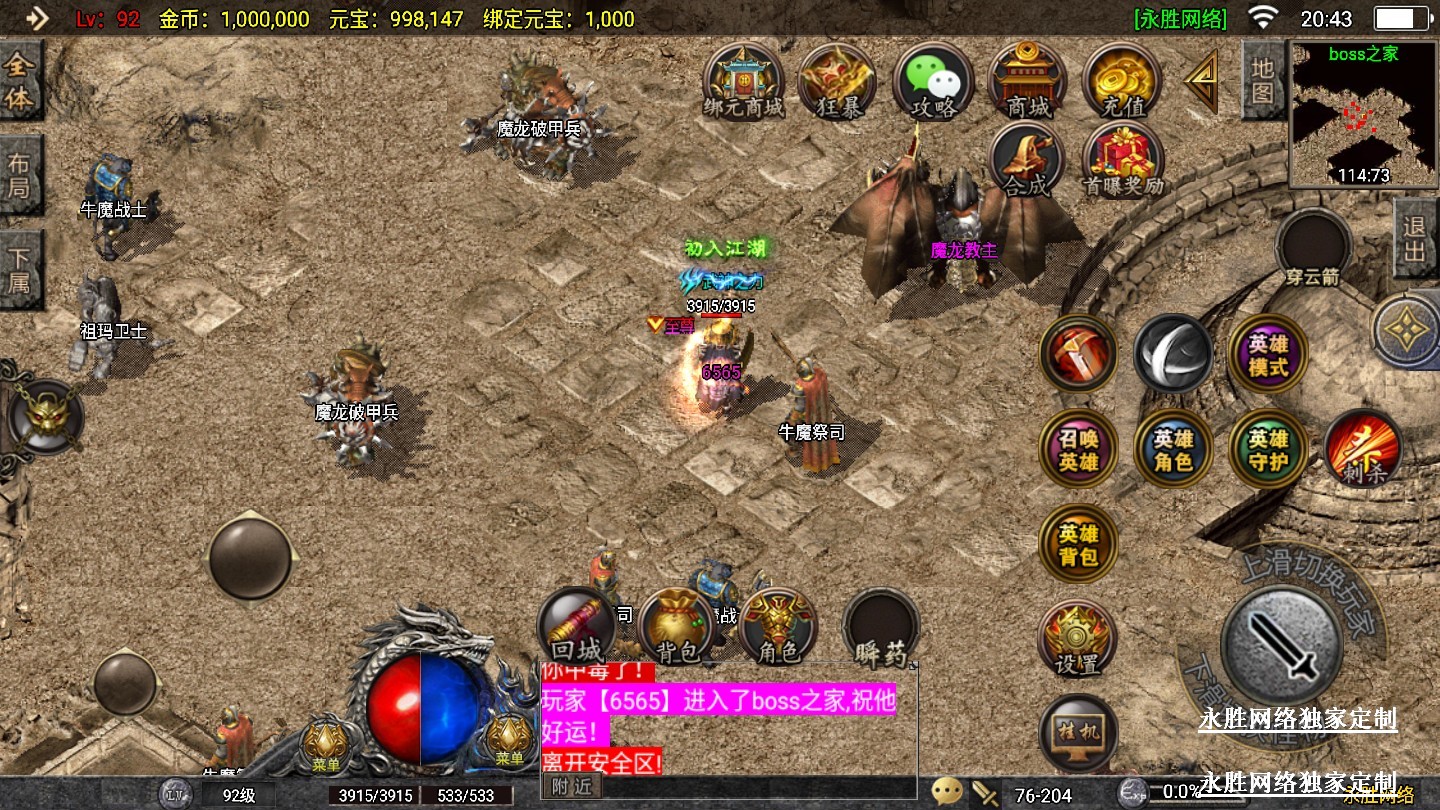
Task: Claim the 首曝奖励 gift reward
Action: pos(1122,160)
